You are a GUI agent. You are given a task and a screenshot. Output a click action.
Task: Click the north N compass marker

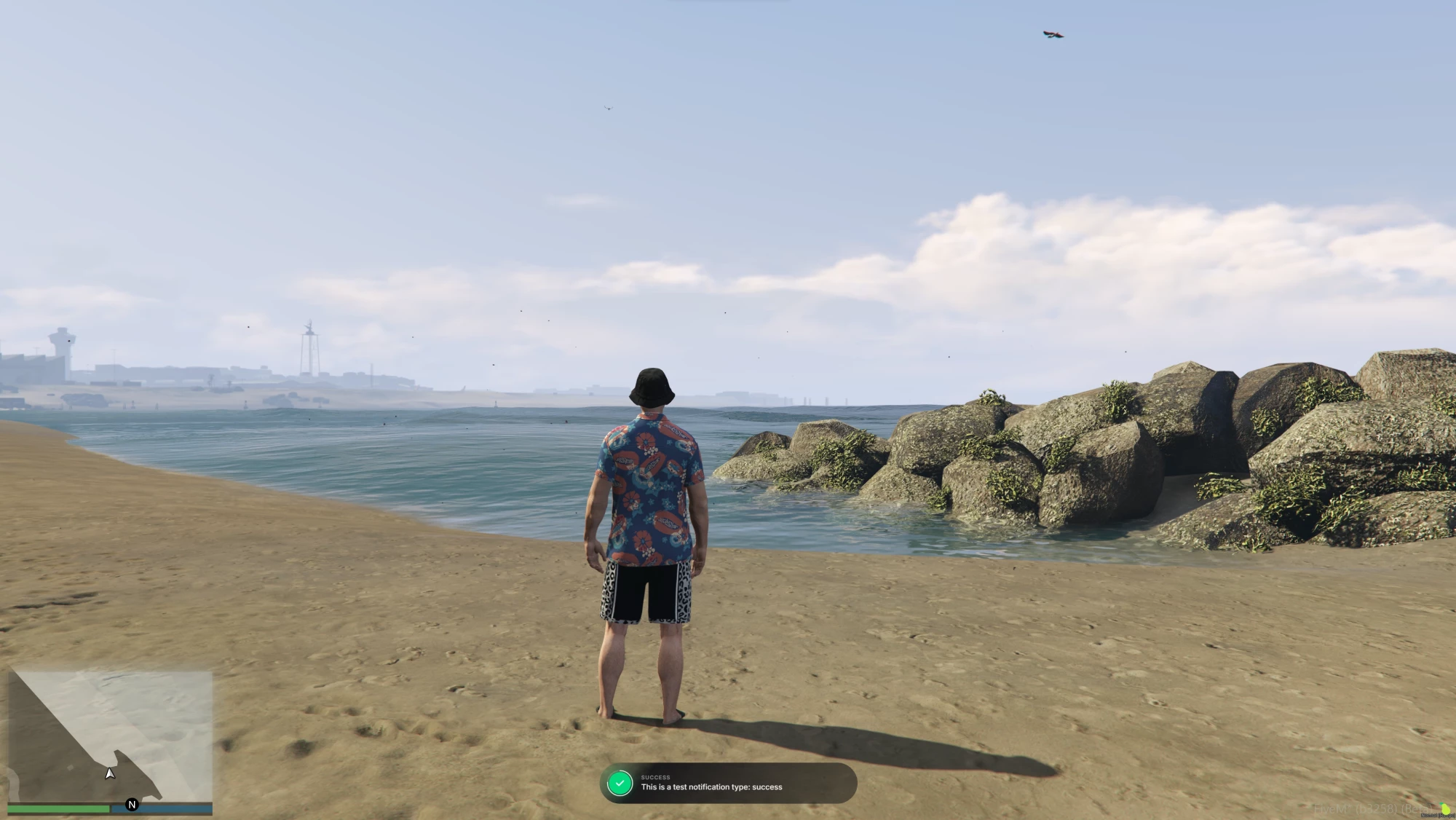point(132,805)
